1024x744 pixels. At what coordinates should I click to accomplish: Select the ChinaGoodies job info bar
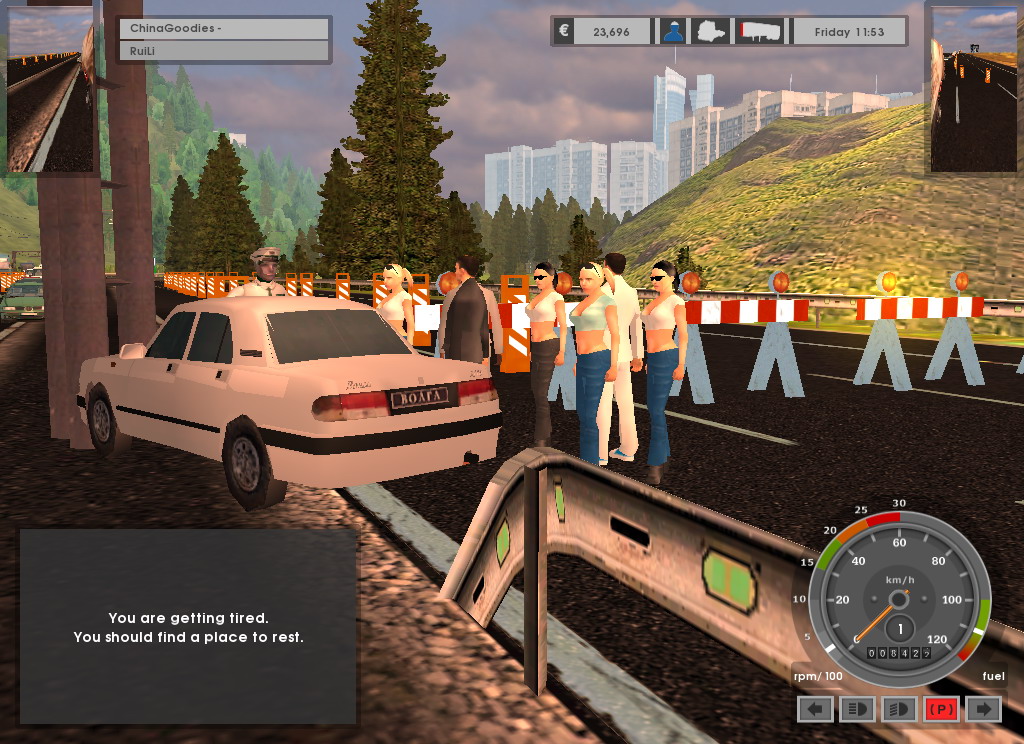point(224,29)
